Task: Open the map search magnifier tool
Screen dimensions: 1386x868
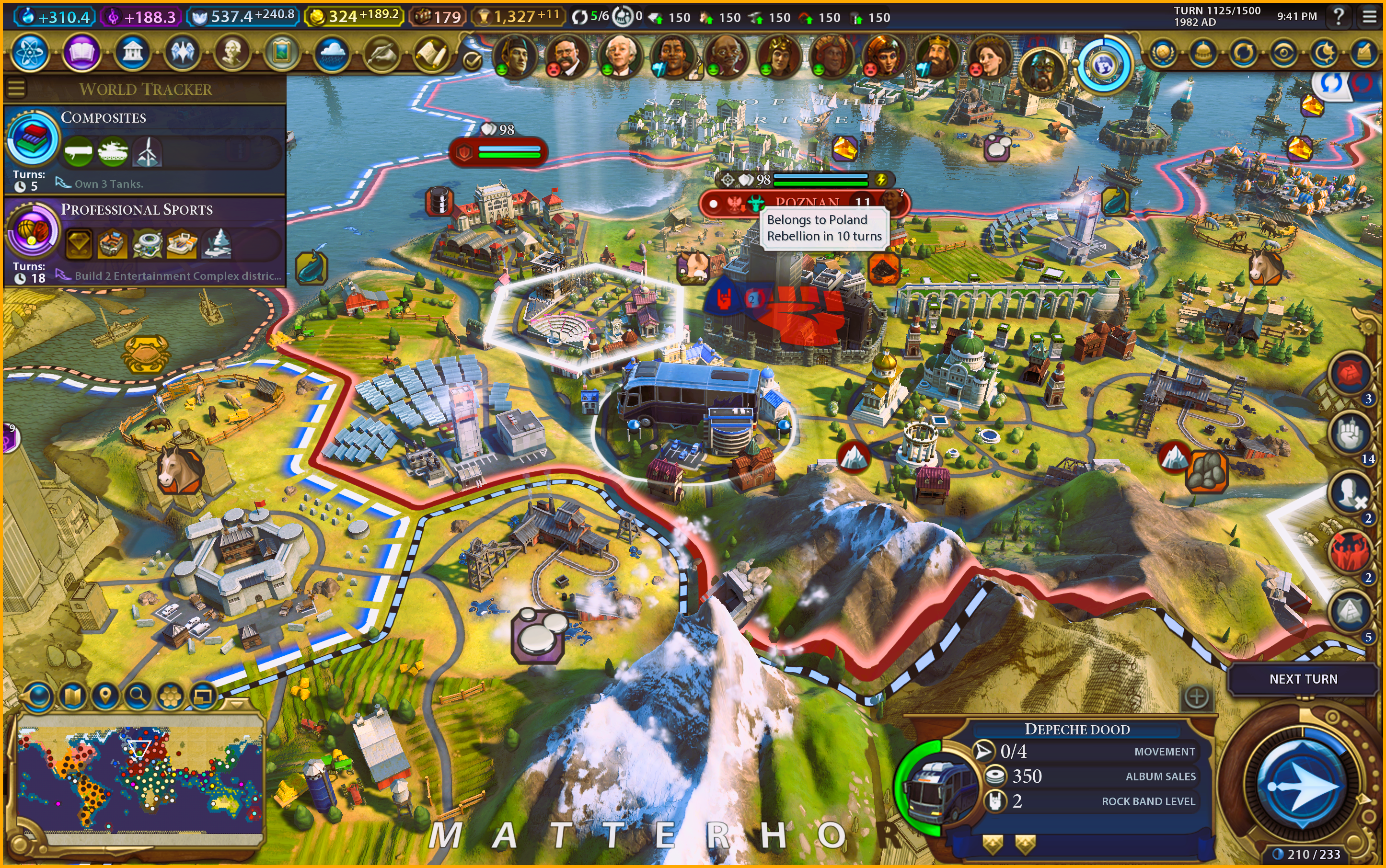Action: (x=137, y=697)
